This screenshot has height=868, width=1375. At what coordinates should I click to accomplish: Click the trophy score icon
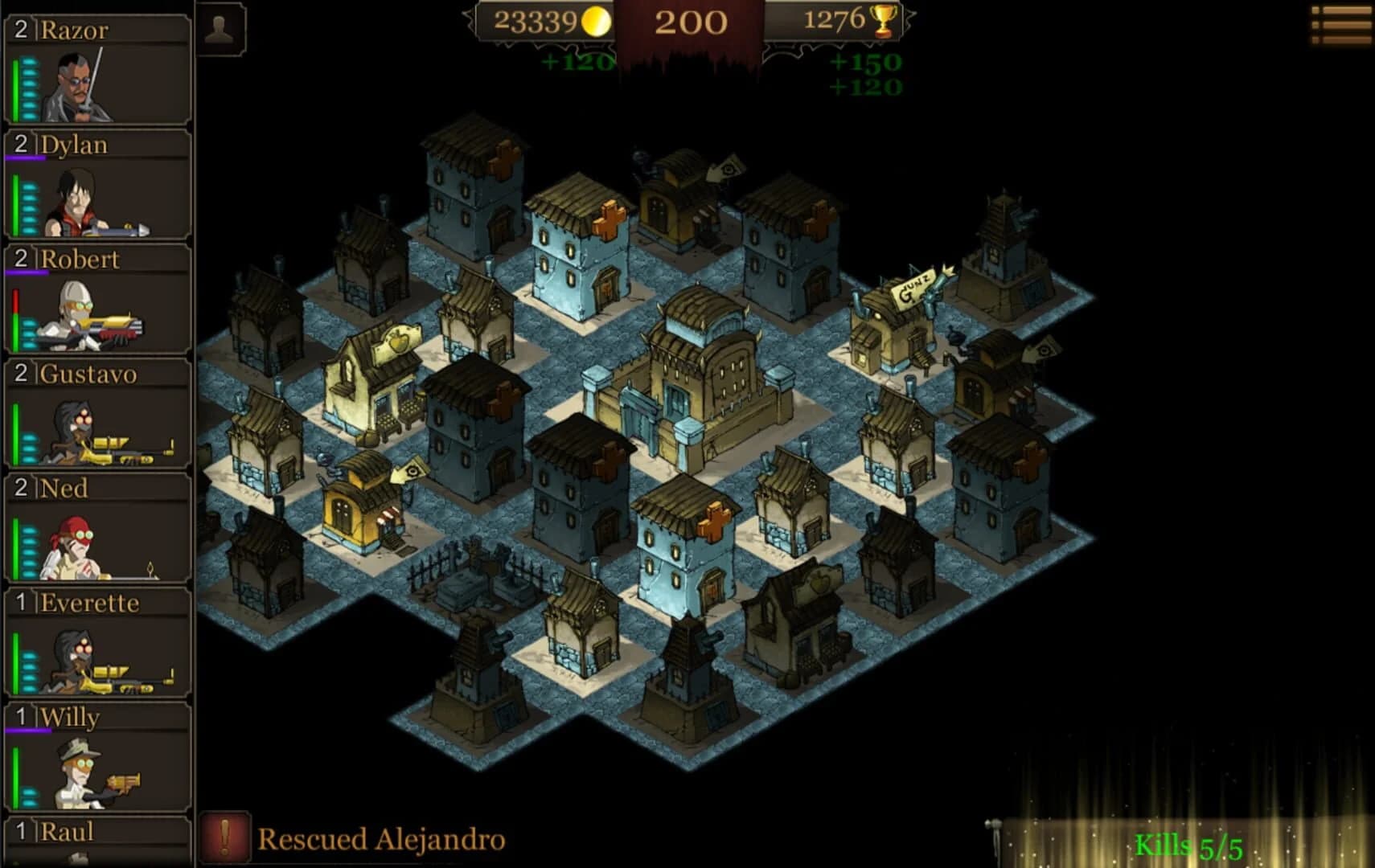884,18
